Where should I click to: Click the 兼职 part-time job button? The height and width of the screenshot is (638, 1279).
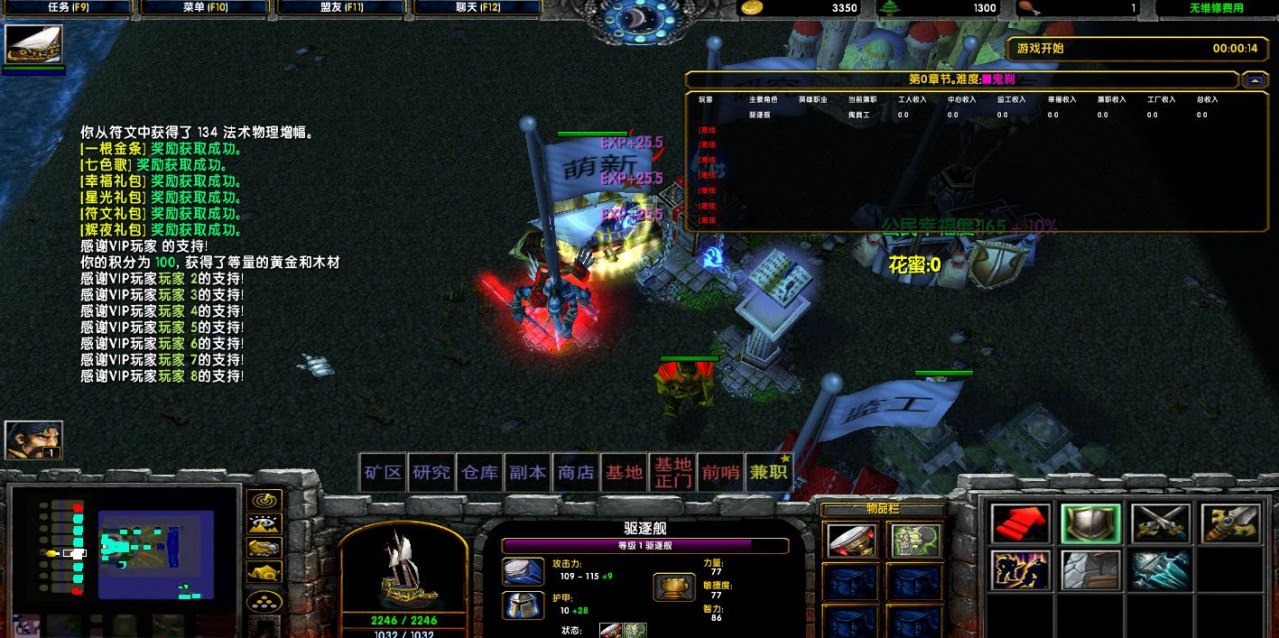point(768,472)
